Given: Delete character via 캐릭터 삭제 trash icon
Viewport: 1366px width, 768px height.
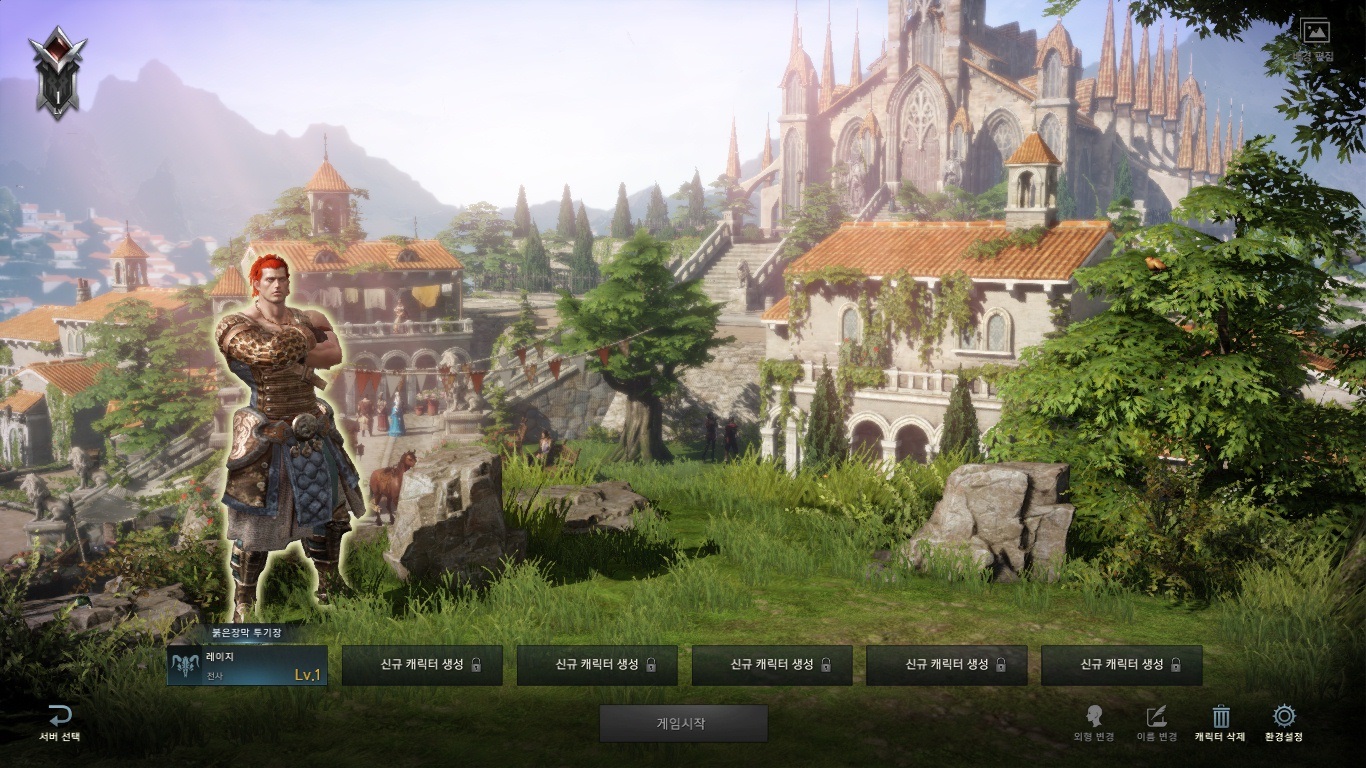Looking at the screenshot, I should click(x=1220, y=722).
